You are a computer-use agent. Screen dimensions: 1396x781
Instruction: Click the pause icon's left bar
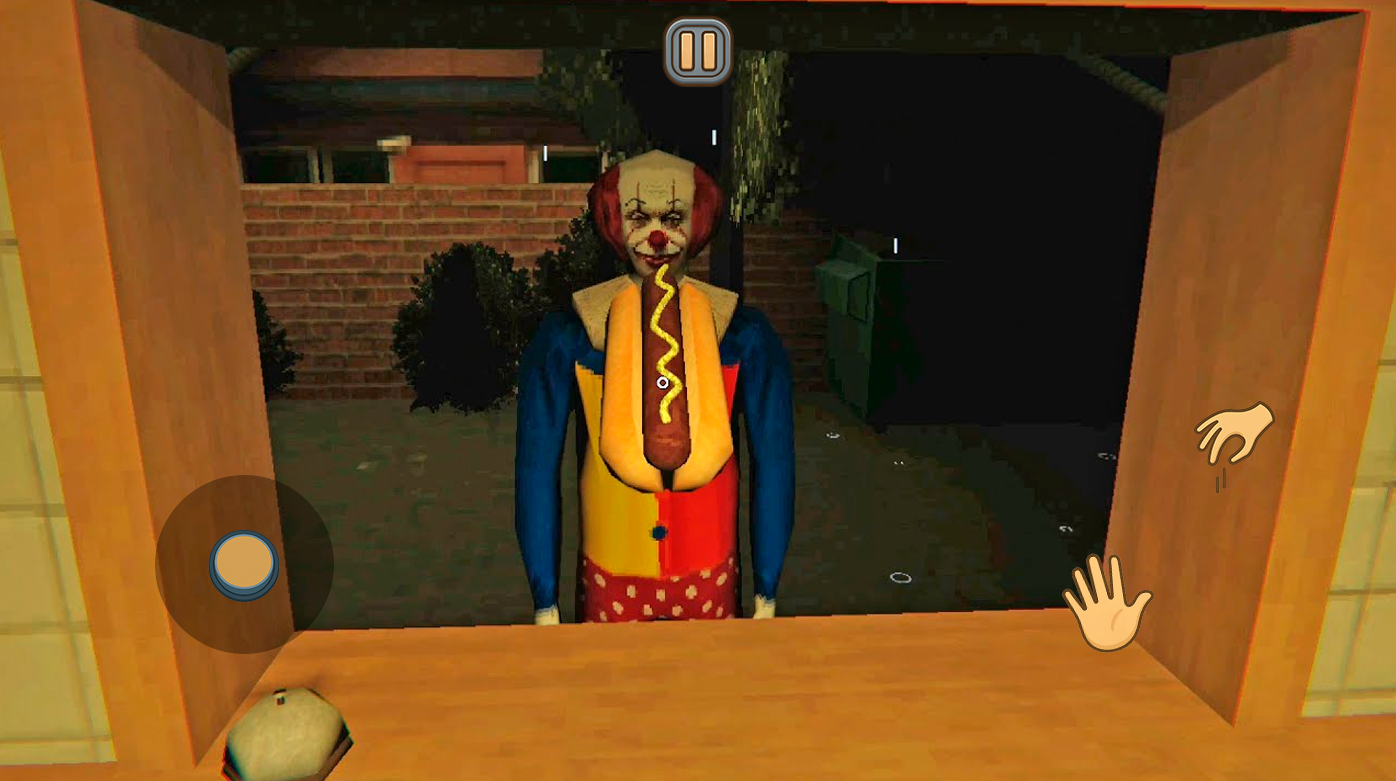coord(689,49)
